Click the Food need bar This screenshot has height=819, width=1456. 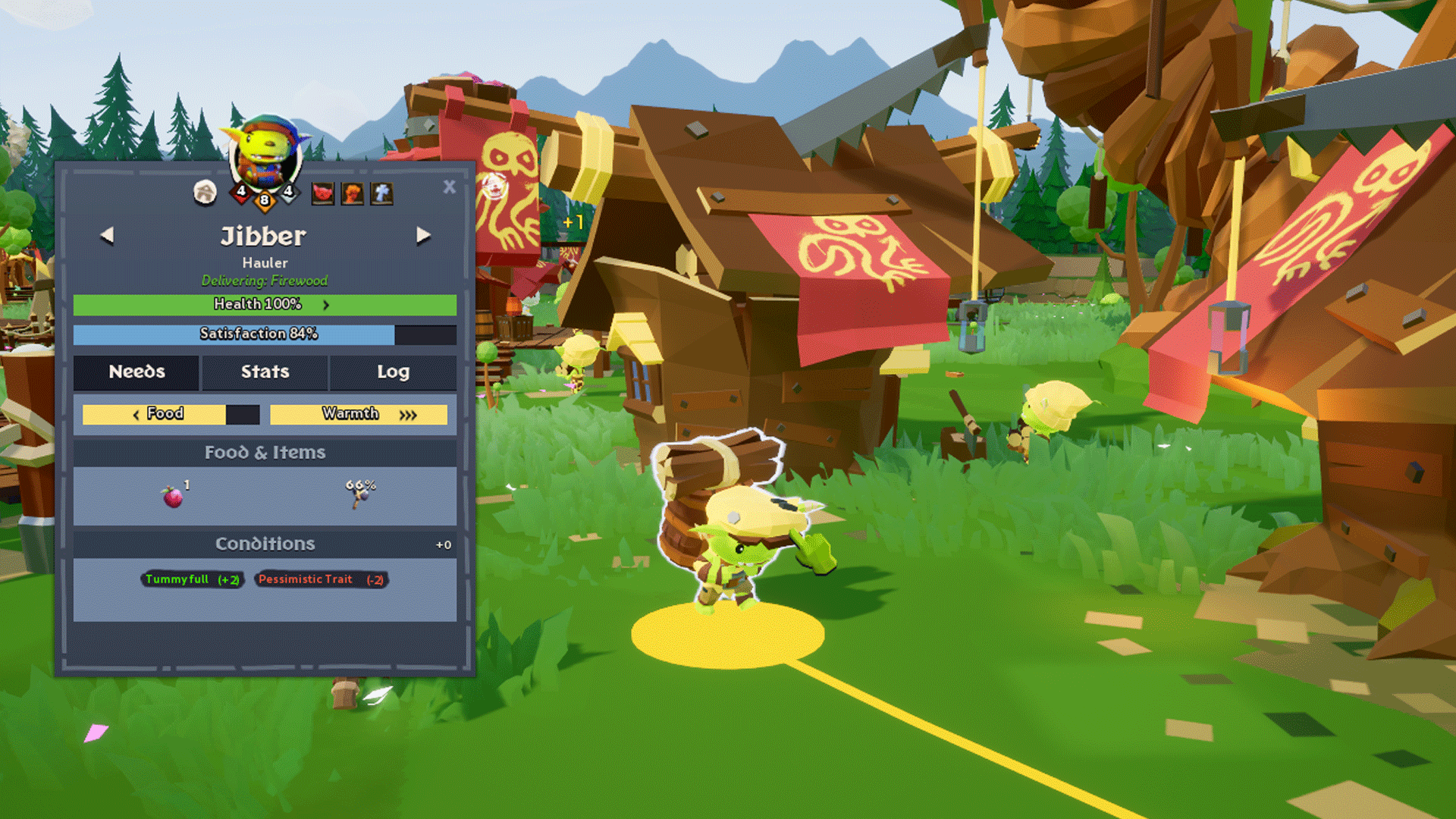pyautogui.click(x=171, y=414)
